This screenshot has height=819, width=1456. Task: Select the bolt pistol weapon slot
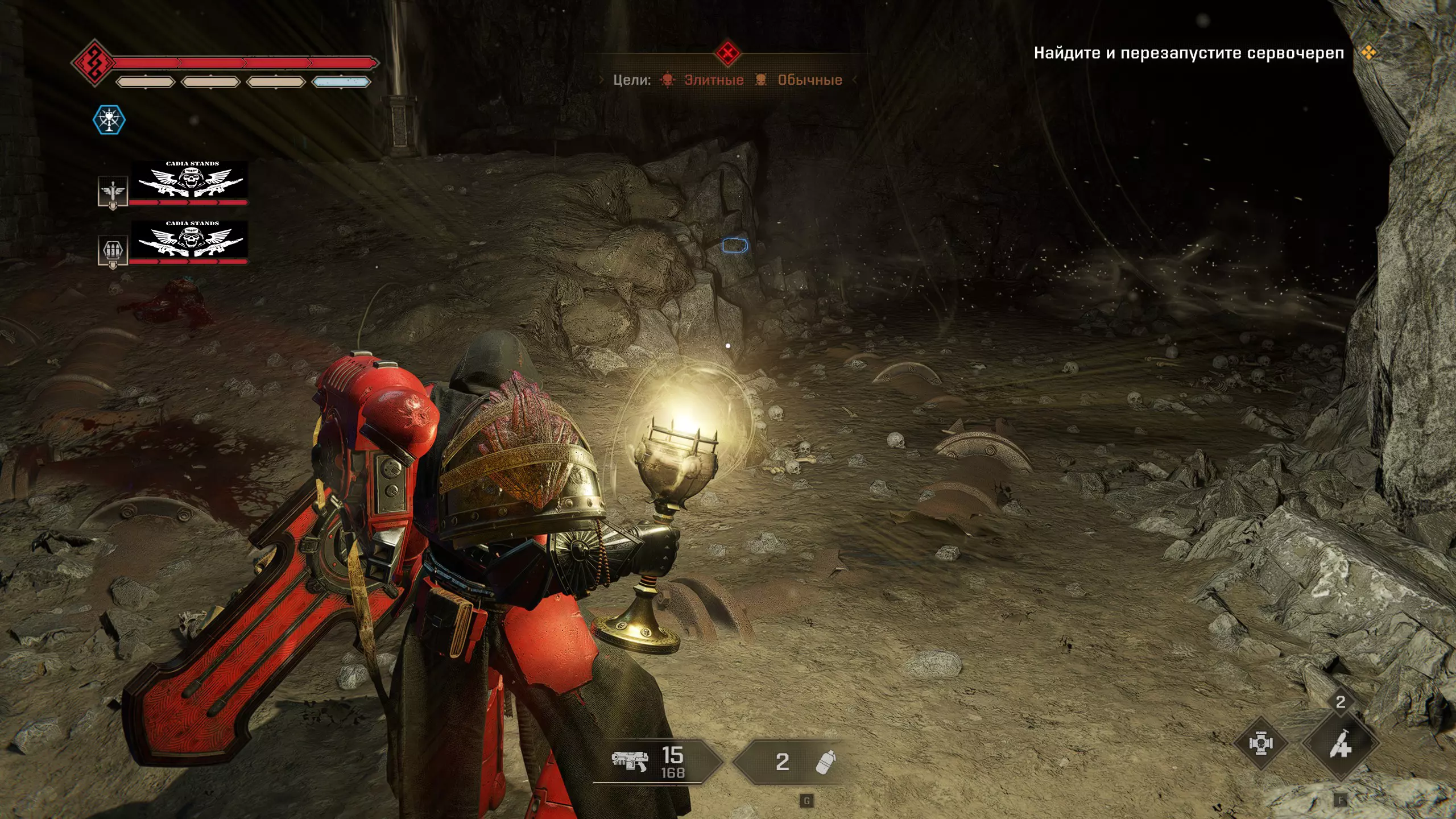click(x=654, y=762)
